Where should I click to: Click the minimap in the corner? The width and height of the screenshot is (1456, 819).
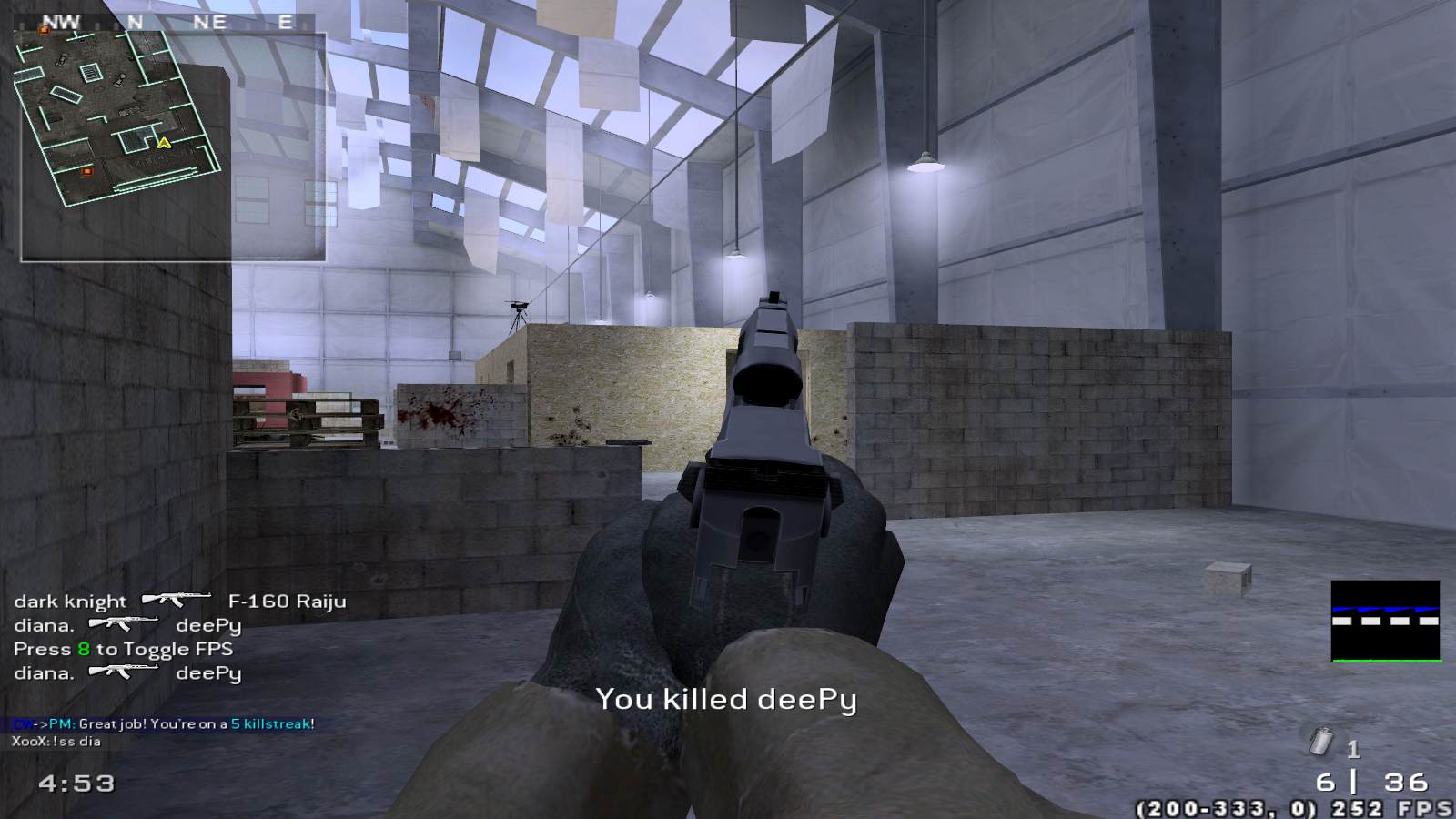[x=173, y=147]
